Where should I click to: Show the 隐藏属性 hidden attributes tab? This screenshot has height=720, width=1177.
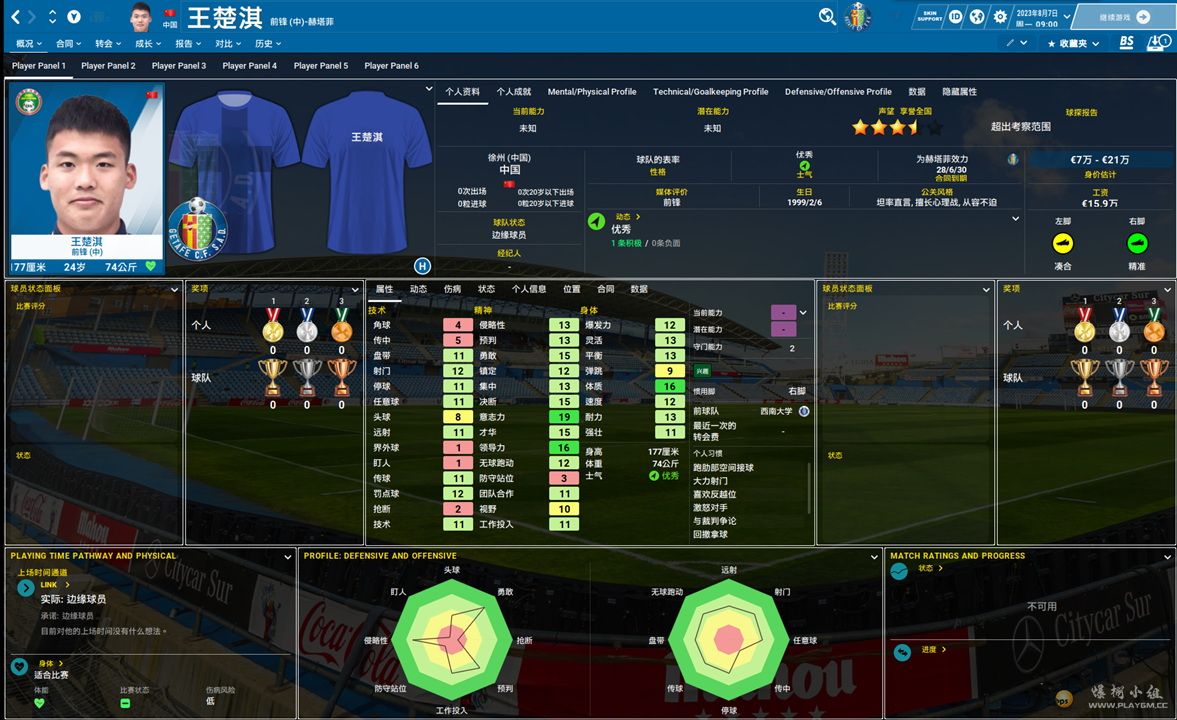point(959,92)
